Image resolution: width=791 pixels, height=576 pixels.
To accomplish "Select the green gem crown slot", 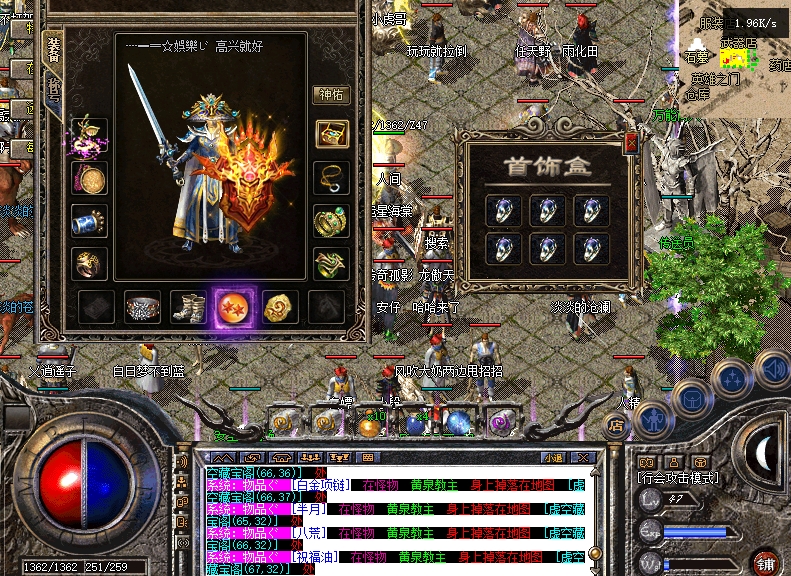I will point(331,220).
